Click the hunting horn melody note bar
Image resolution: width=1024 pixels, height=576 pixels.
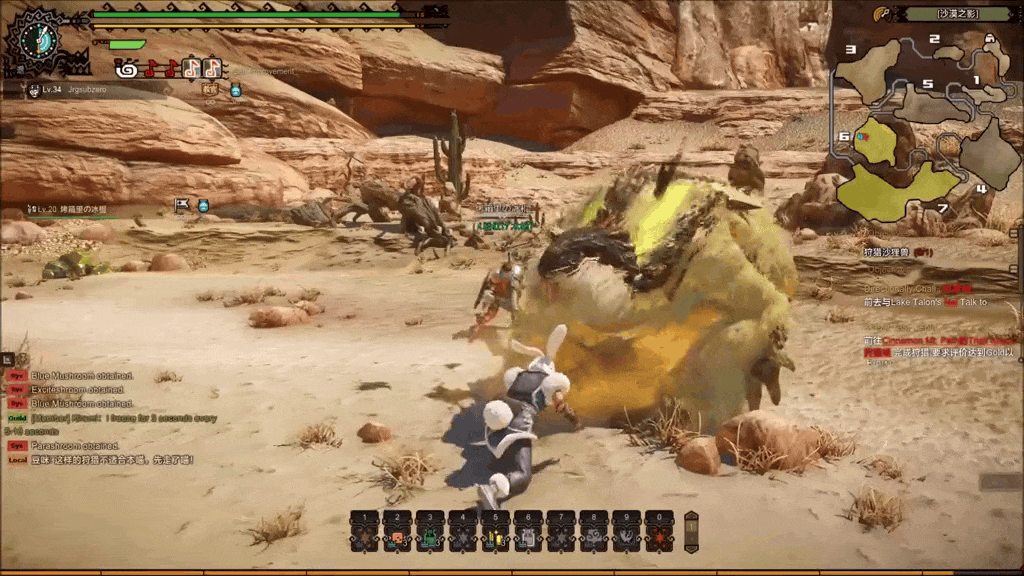pos(170,68)
